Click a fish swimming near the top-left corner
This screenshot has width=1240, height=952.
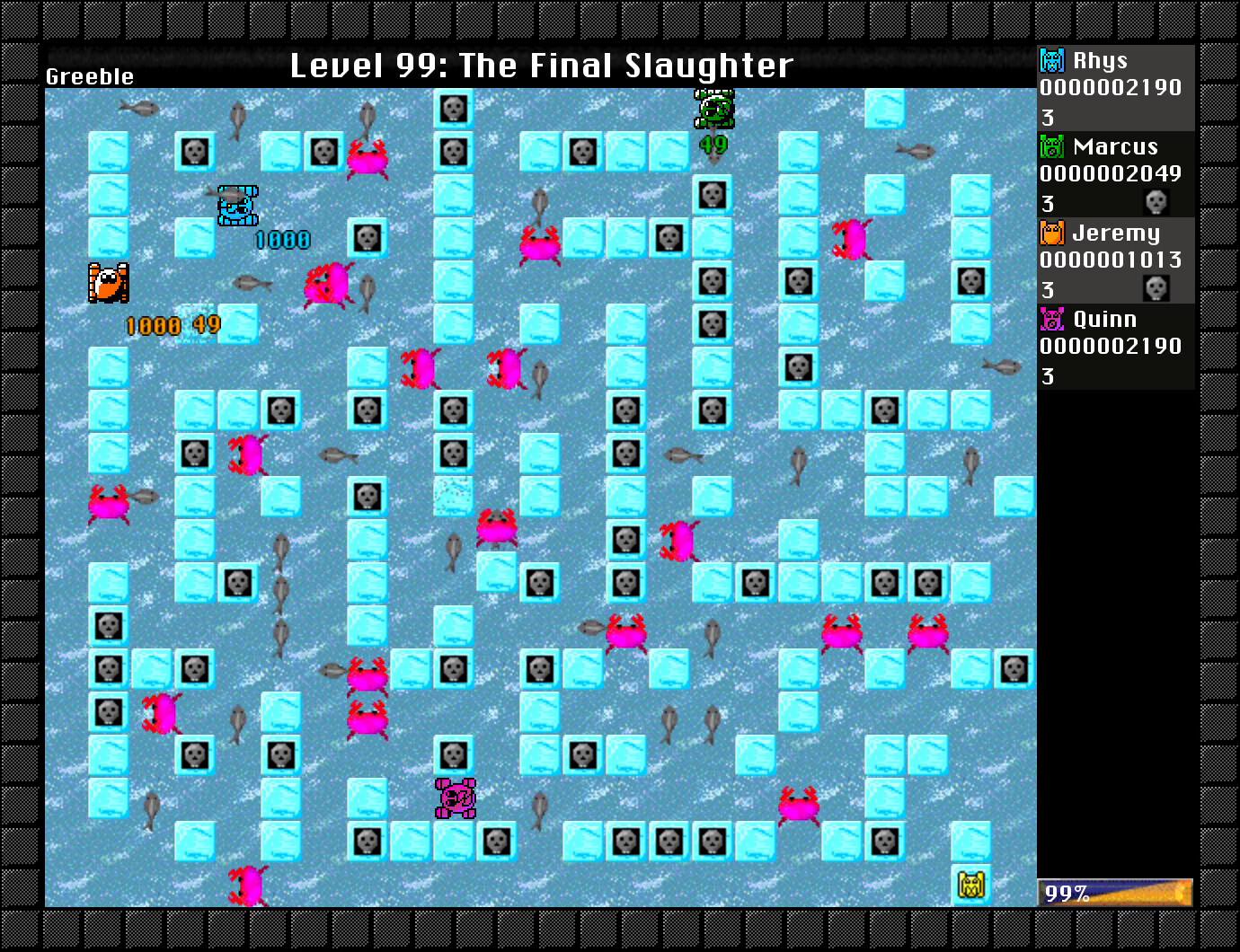137,108
